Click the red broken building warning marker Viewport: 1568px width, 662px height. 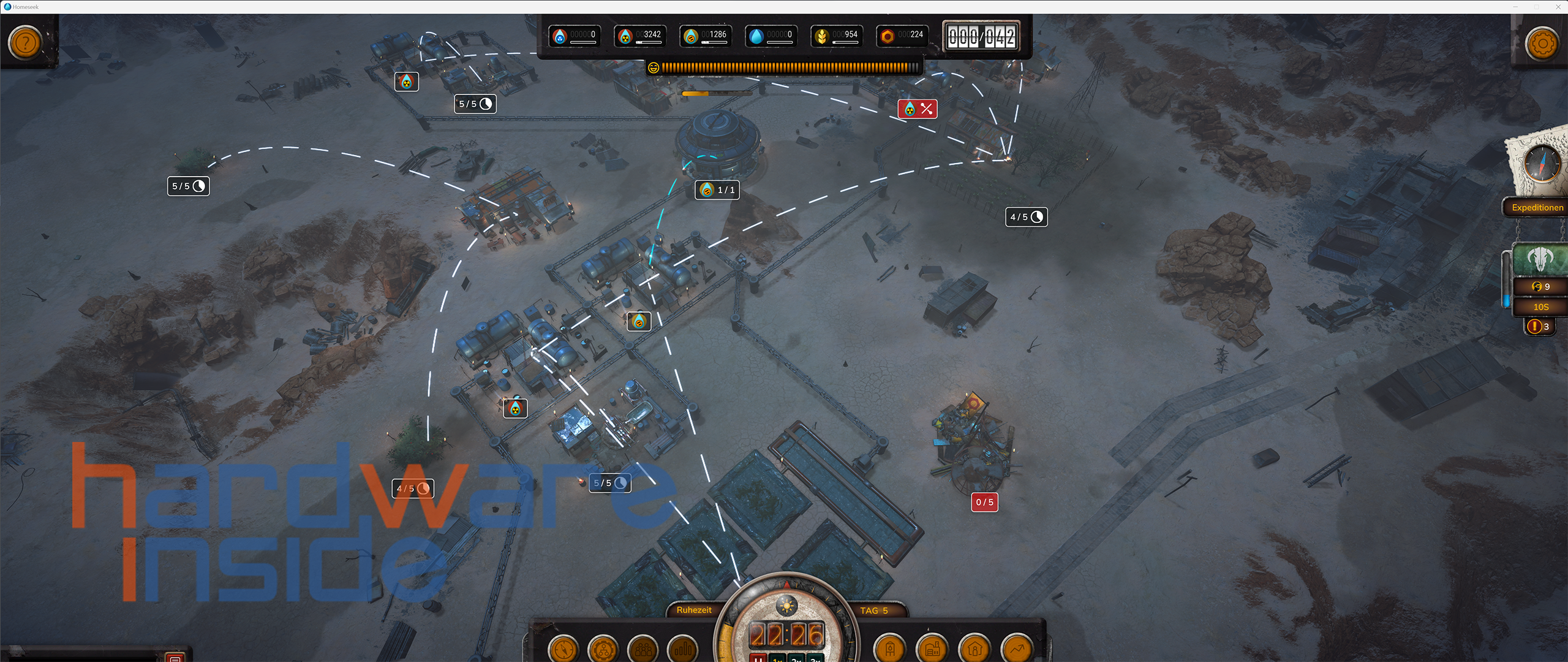tap(917, 109)
